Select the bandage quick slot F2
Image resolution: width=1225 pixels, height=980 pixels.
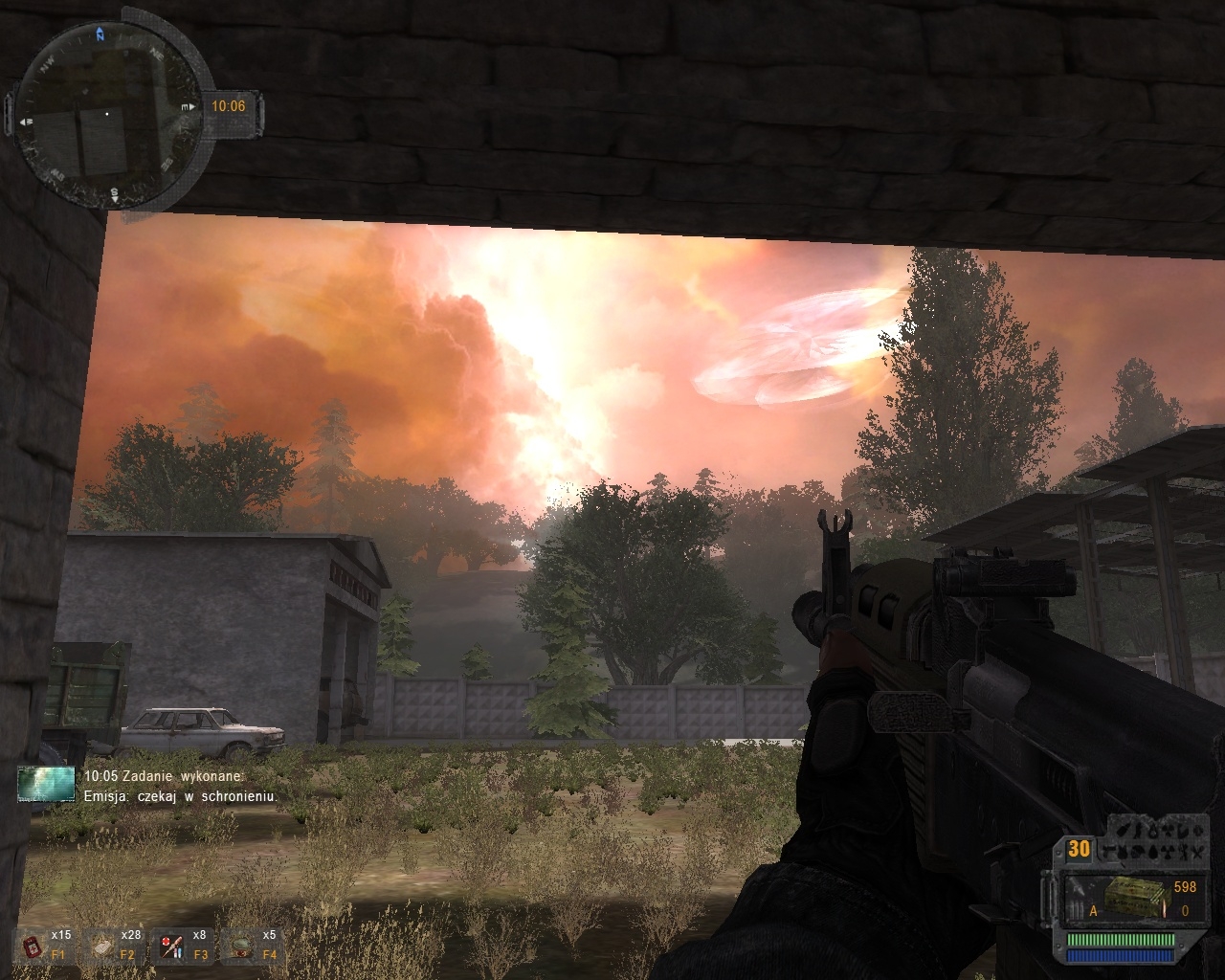102,947
